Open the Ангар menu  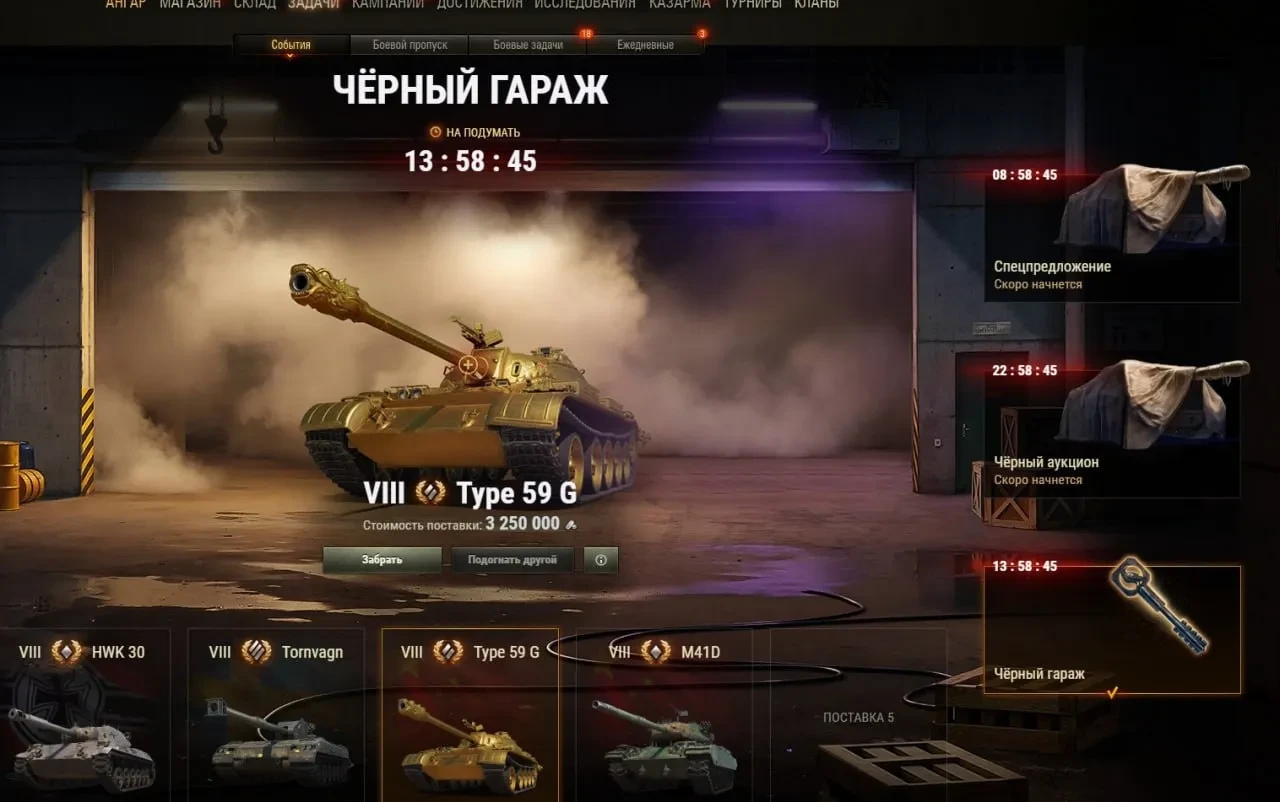tap(126, 5)
